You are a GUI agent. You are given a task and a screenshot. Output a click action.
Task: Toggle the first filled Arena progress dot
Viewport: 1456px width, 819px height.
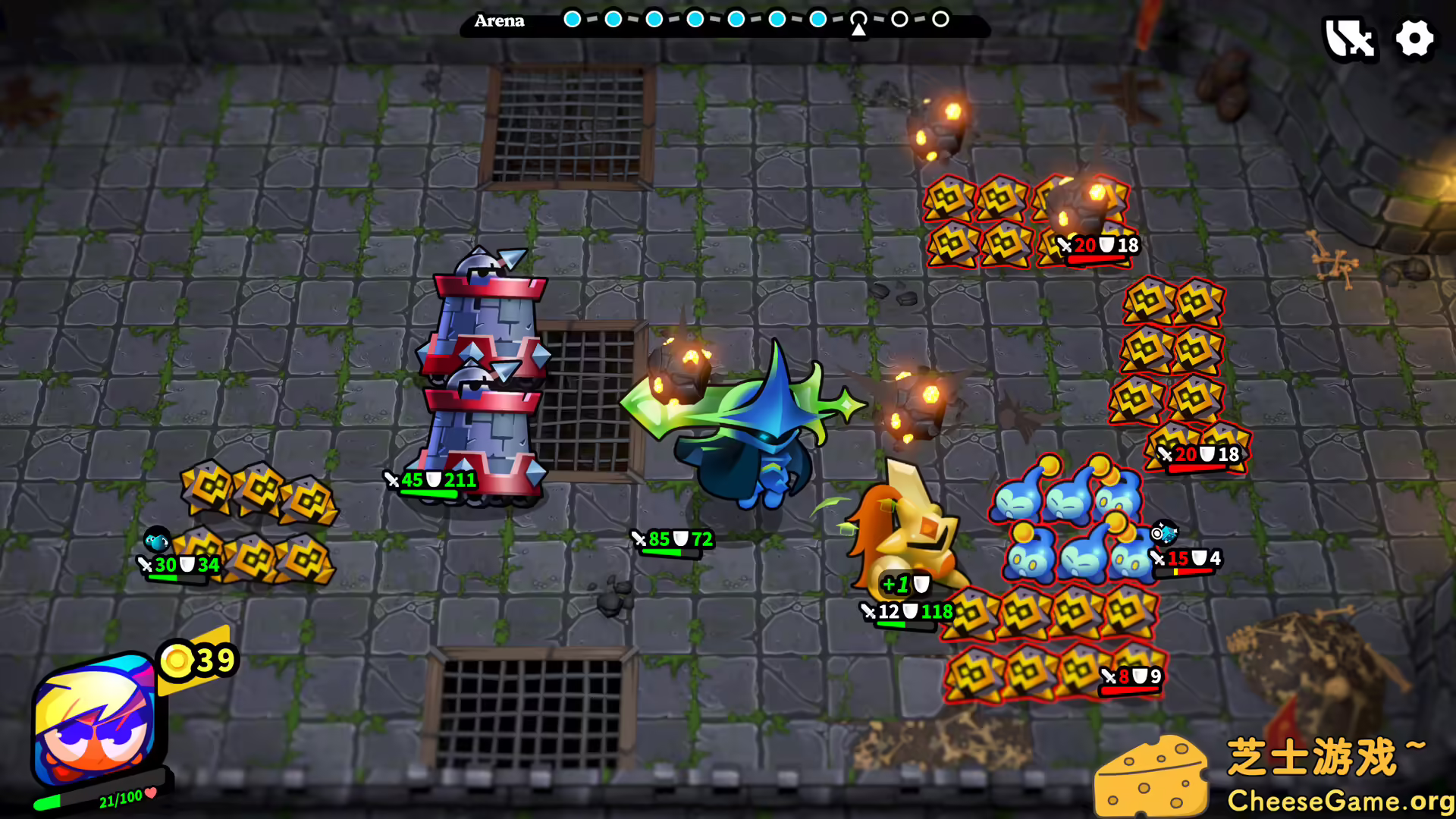click(x=573, y=20)
